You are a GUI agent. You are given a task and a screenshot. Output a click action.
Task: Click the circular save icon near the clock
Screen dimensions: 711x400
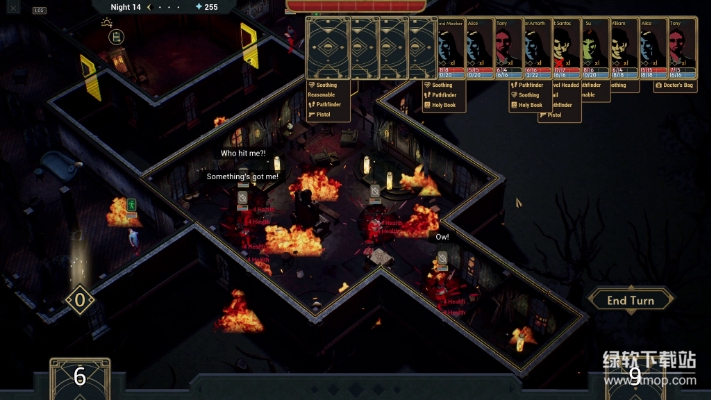[x=114, y=37]
